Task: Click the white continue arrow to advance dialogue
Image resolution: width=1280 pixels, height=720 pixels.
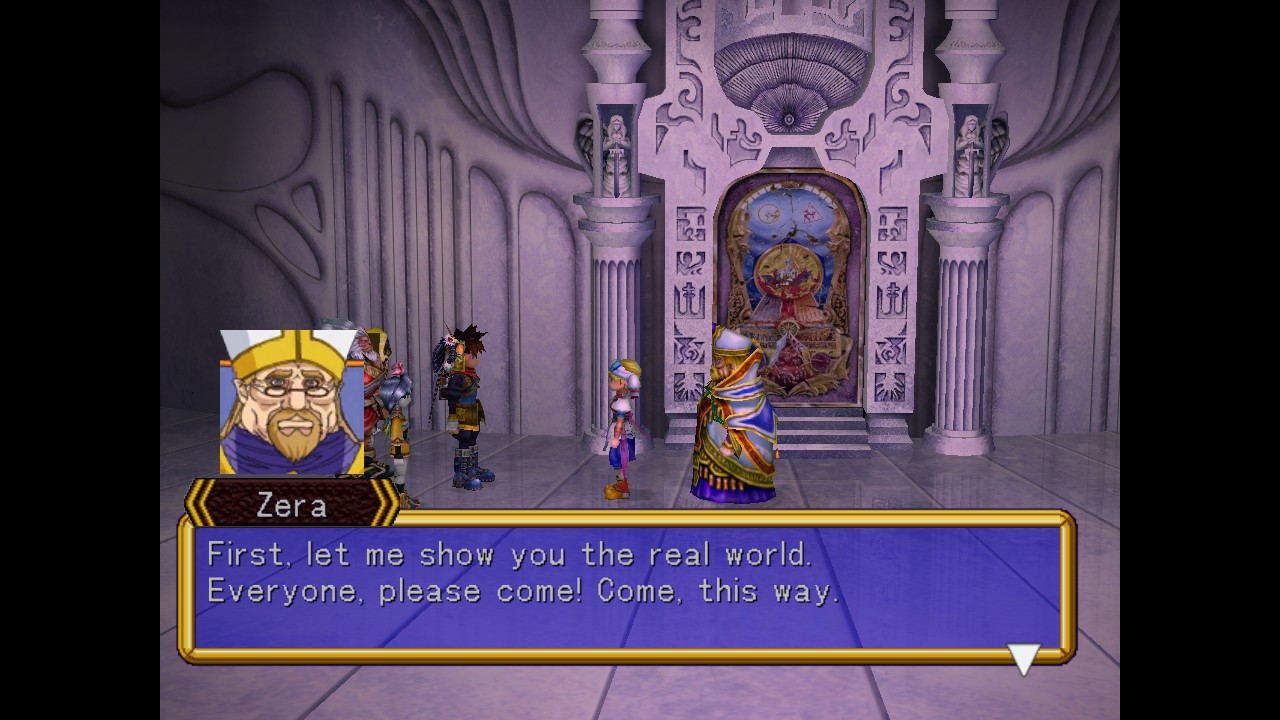Action: [x=1024, y=658]
